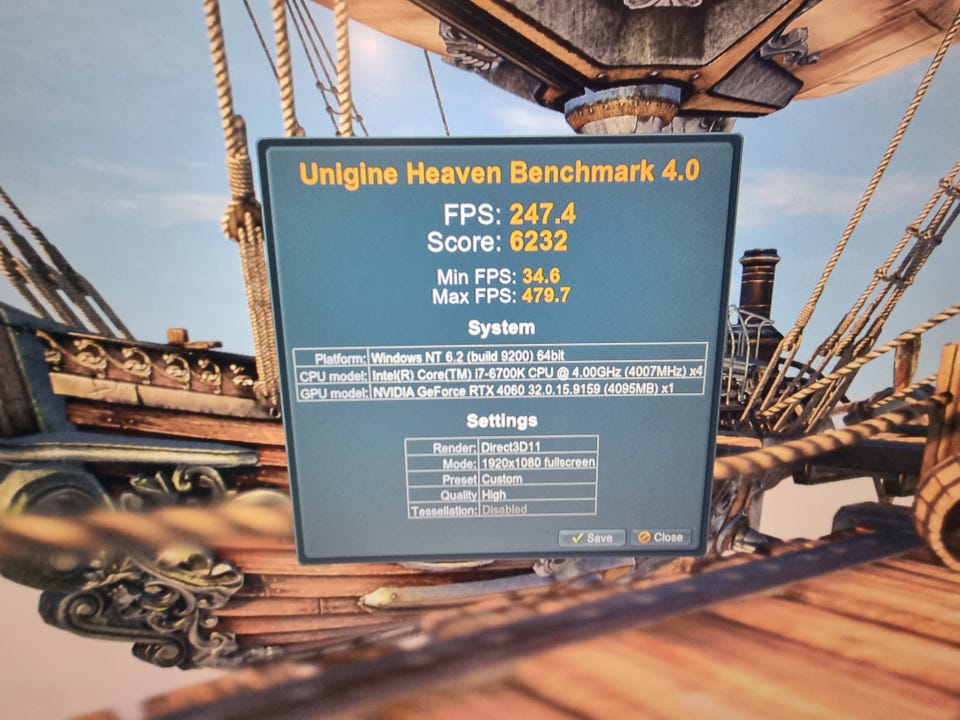Save the benchmark results

[x=591, y=538]
